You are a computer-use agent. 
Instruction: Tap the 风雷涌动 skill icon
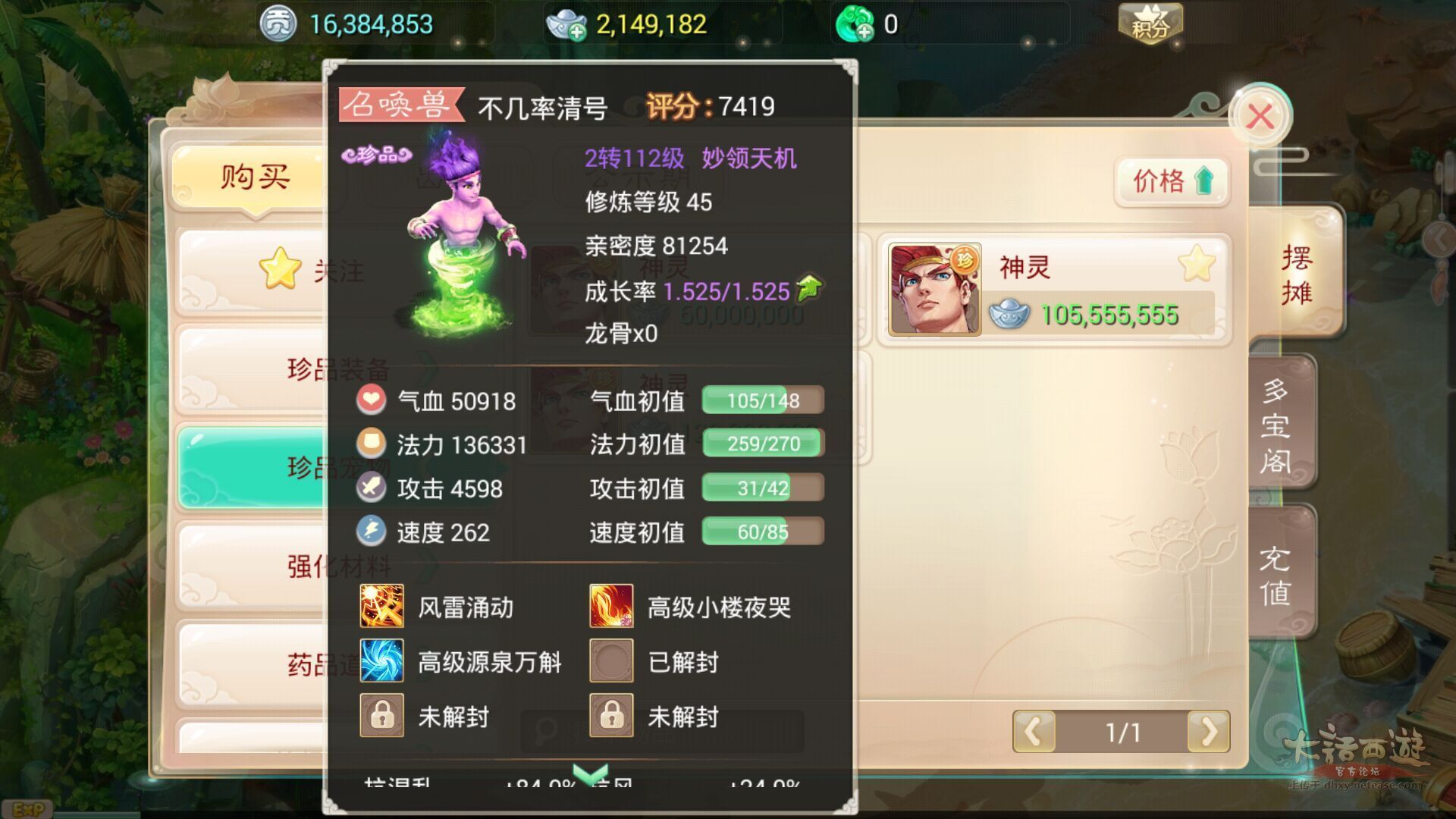point(381,607)
